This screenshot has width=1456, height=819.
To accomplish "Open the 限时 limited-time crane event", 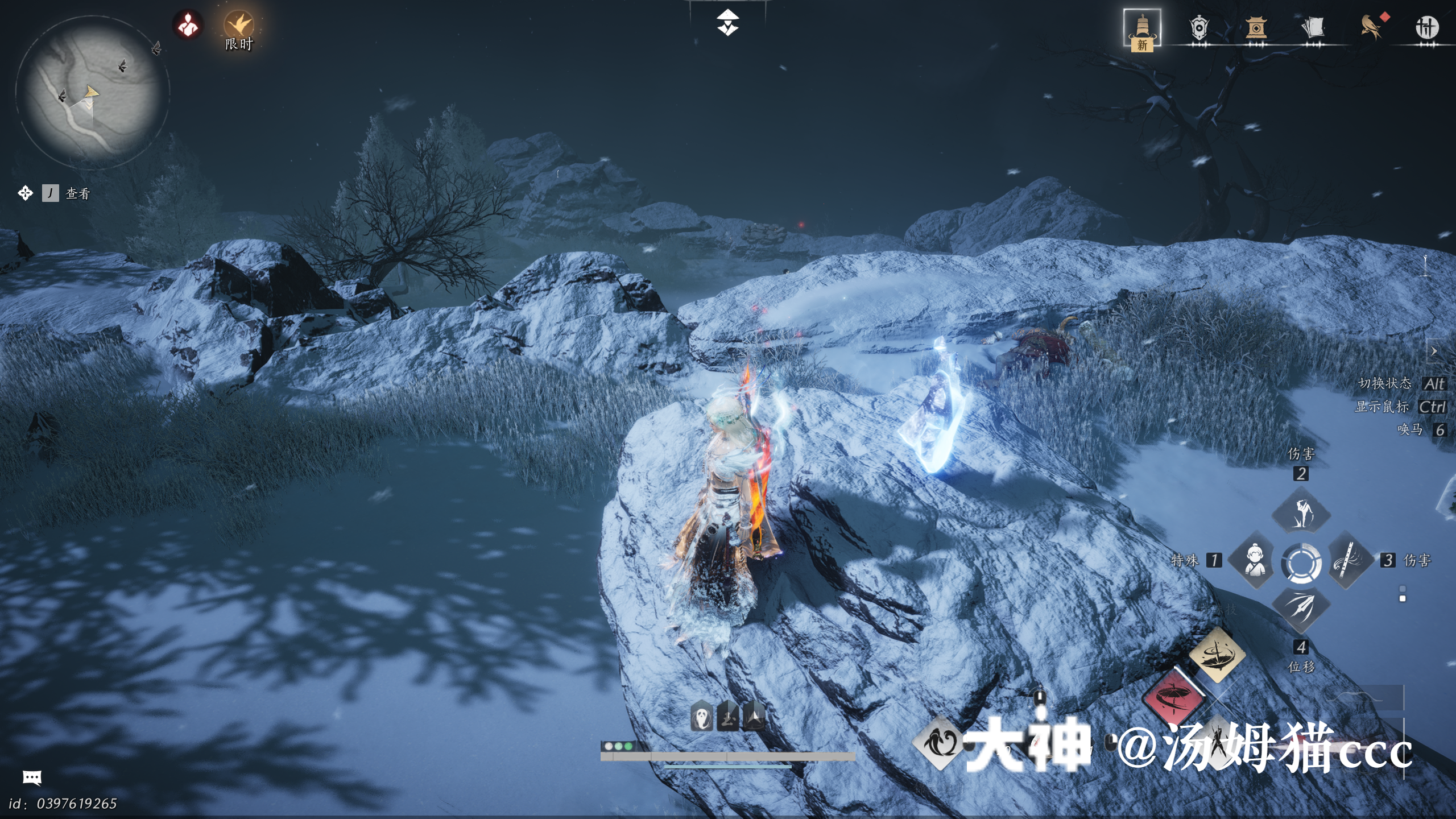I will [x=239, y=27].
